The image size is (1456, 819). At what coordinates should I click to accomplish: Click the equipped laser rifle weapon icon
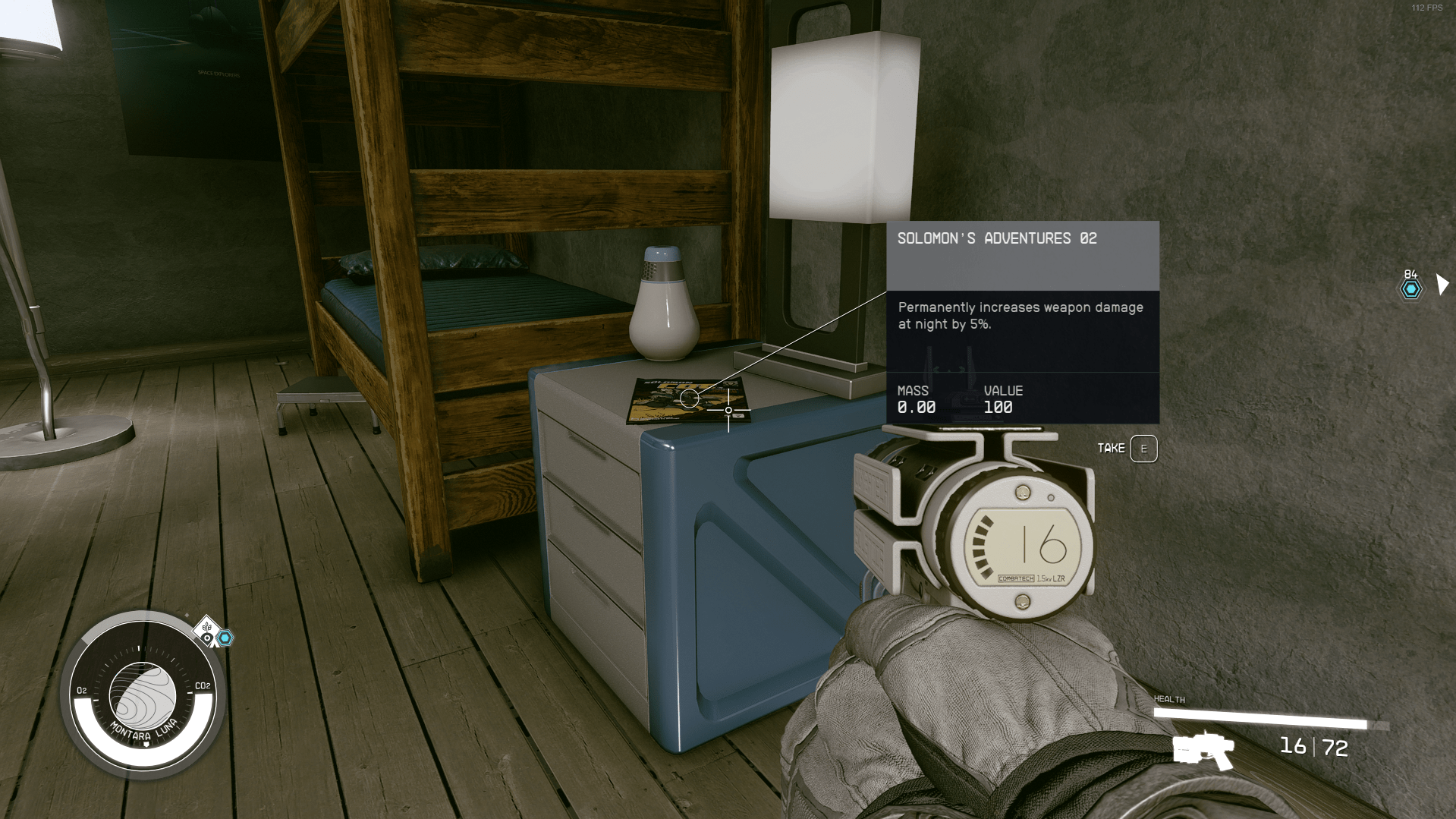(x=1203, y=750)
